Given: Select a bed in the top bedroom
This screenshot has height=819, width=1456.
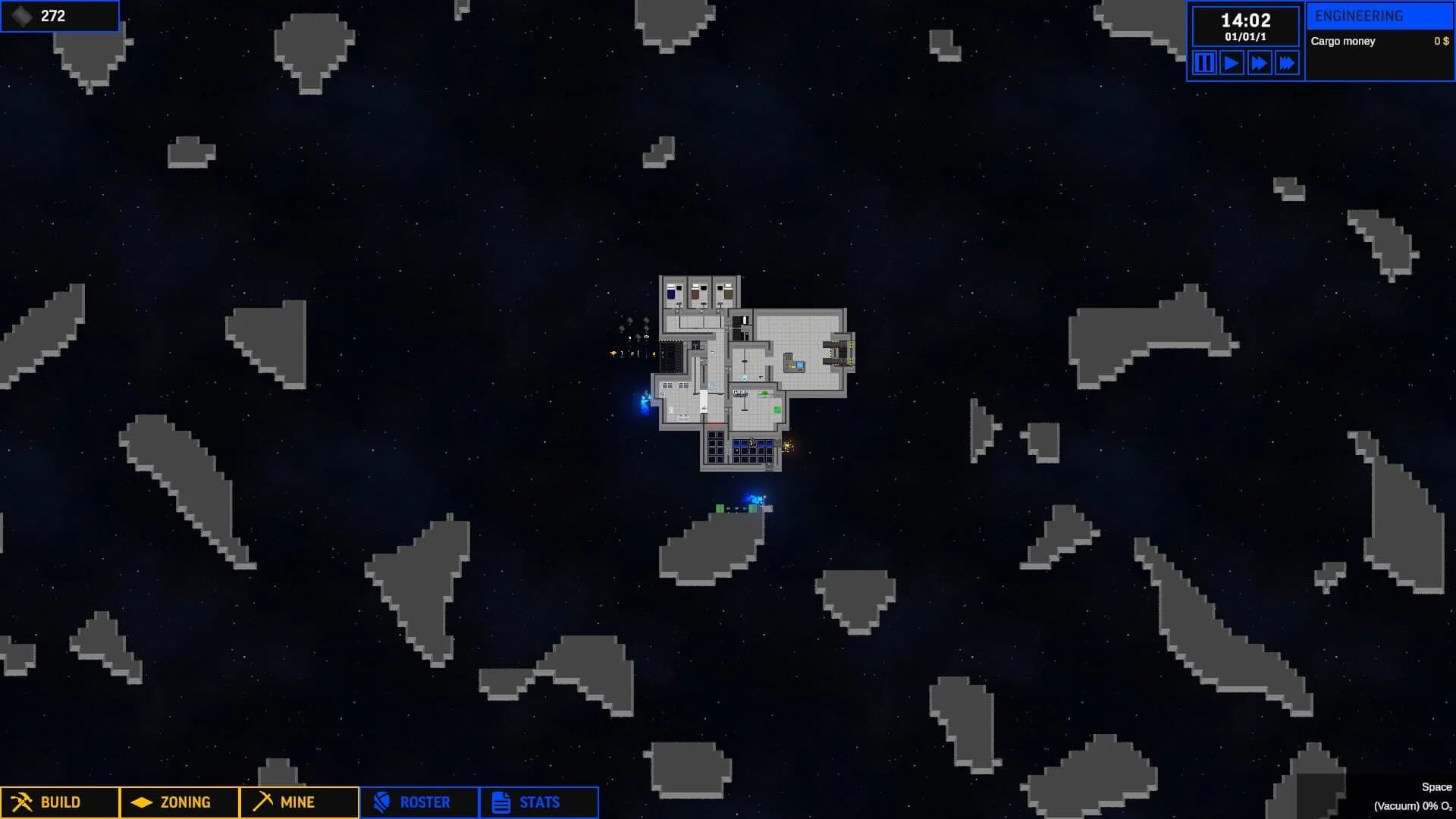Looking at the screenshot, I should [671, 291].
